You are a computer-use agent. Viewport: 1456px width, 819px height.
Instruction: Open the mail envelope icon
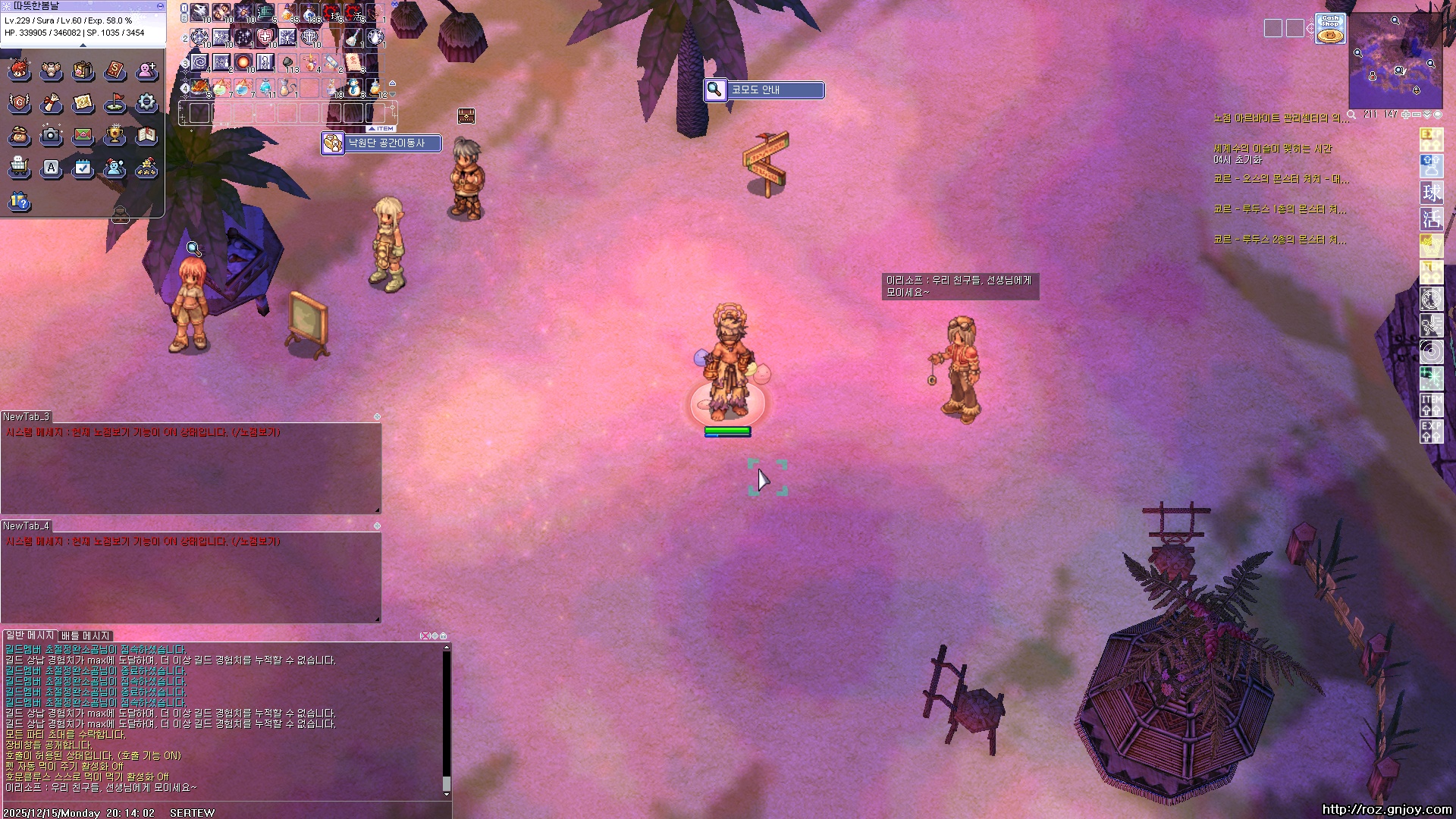[83, 135]
